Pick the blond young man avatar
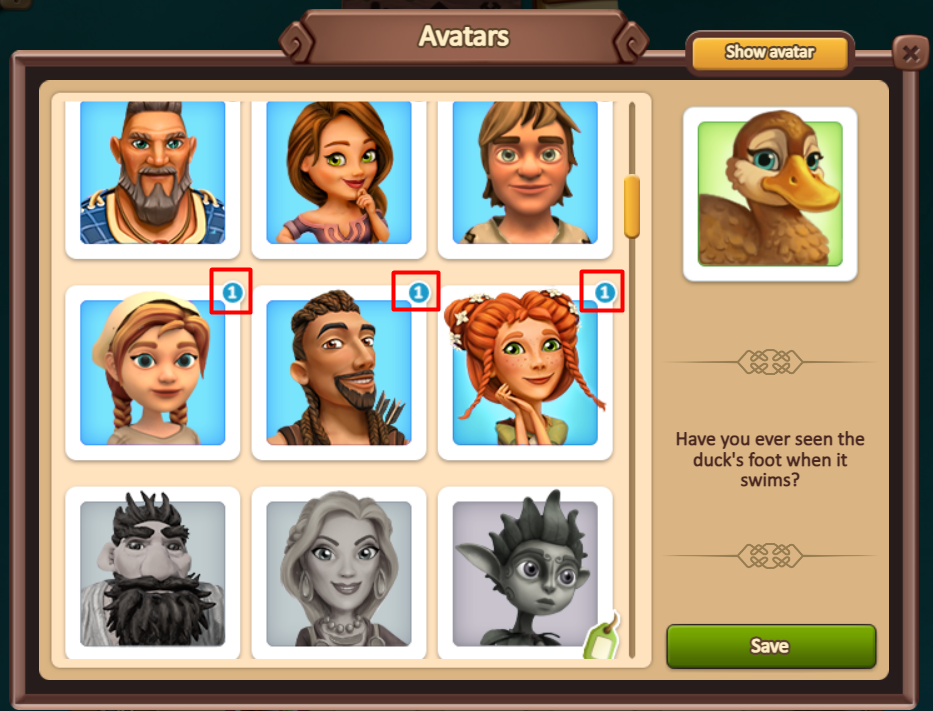Image resolution: width=933 pixels, height=711 pixels. pos(525,173)
